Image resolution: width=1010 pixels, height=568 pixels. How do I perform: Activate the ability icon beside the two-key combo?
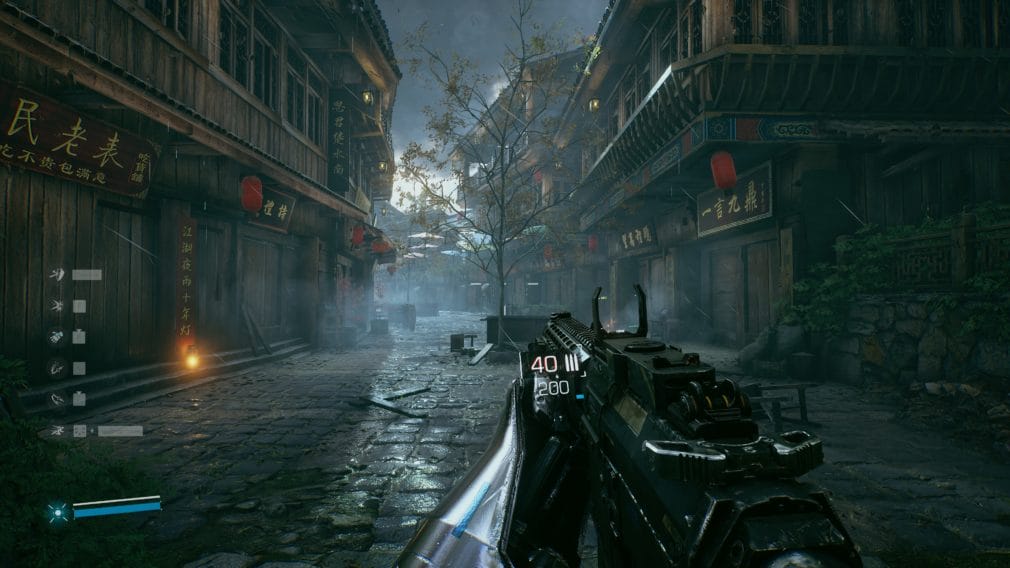(x=58, y=431)
